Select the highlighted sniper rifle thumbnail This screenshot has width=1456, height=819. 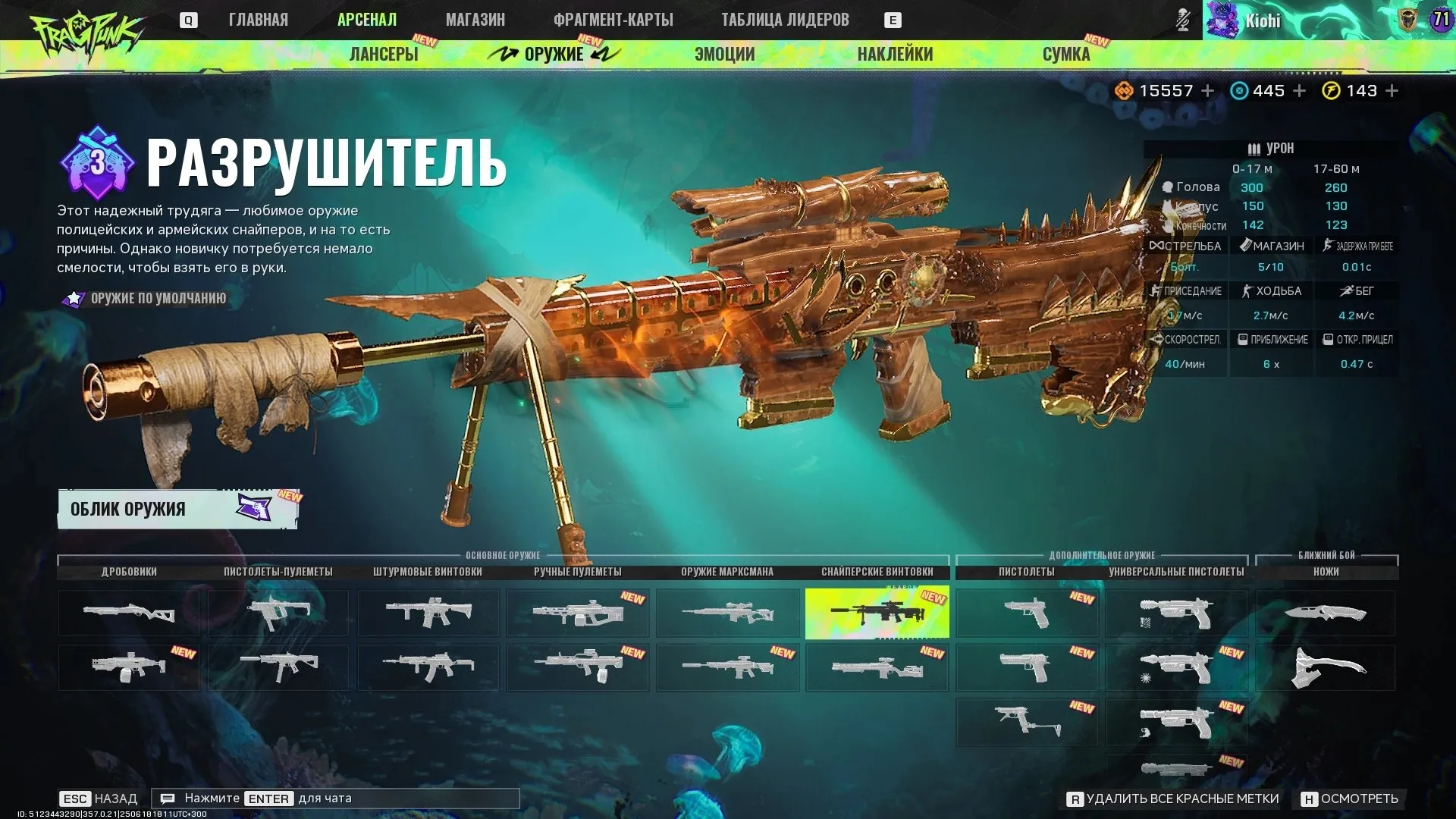pos(877,613)
